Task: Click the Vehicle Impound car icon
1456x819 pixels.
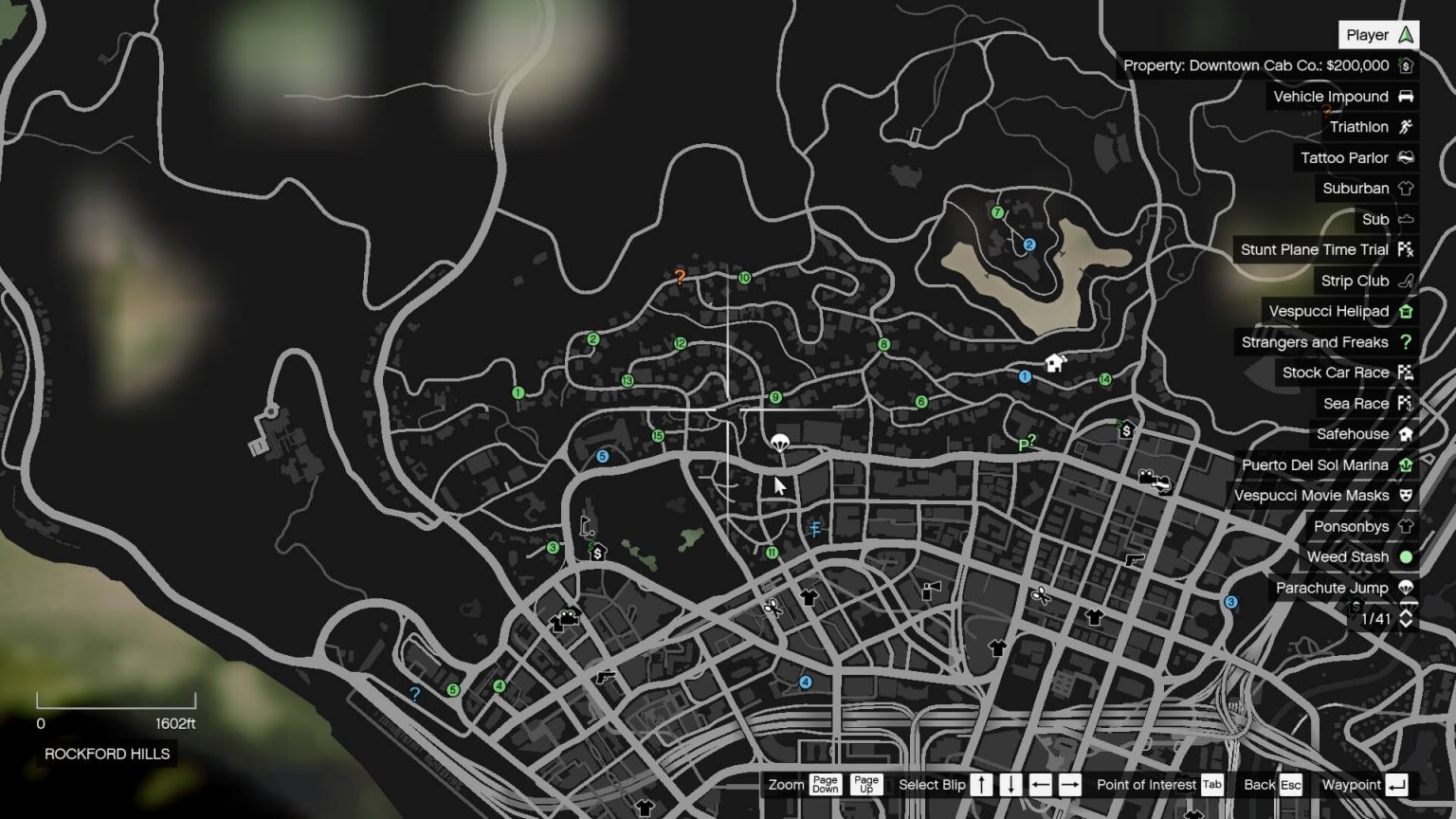Action: [x=1404, y=96]
